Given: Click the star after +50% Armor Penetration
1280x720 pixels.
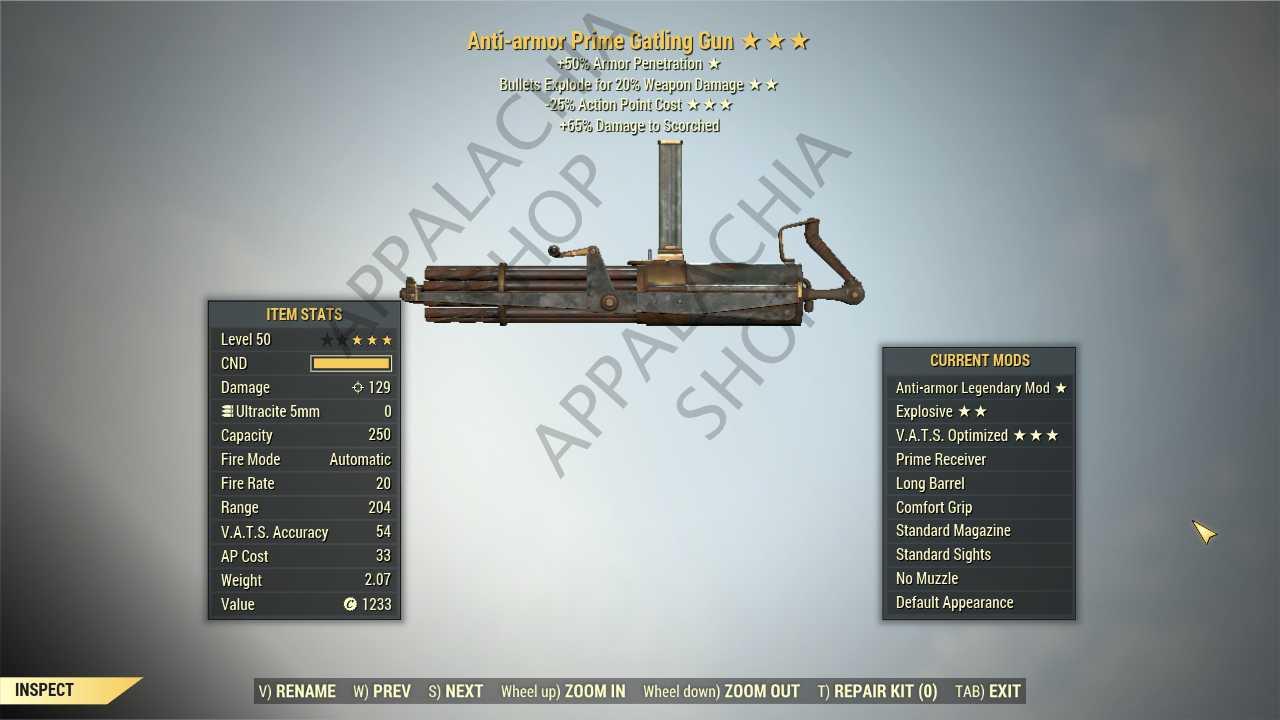Looking at the screenshot, I should click(x=714, y=63).
